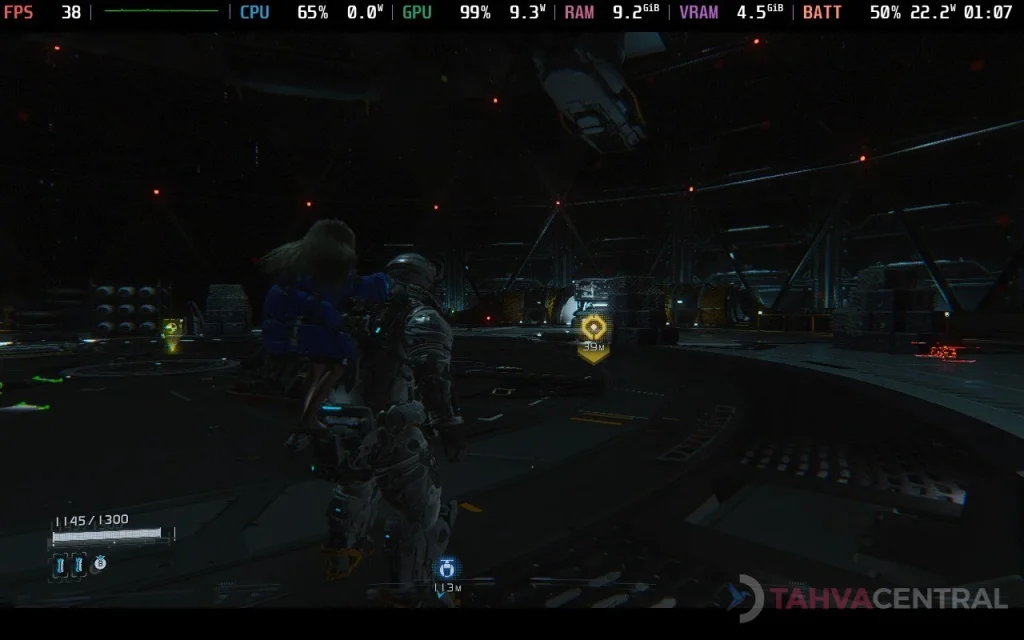Select the blue waypoint marker showing 113m
The width and height of the screenshot is (1024, 640).
tap(446, 569)
